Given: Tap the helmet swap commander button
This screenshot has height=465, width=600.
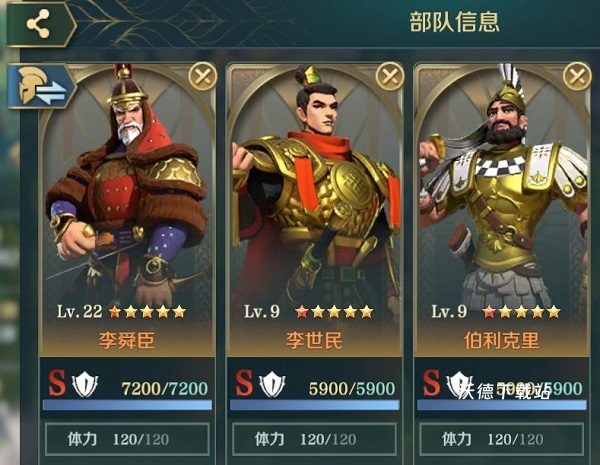Looking at the screenshot, I should pos(41,88).
